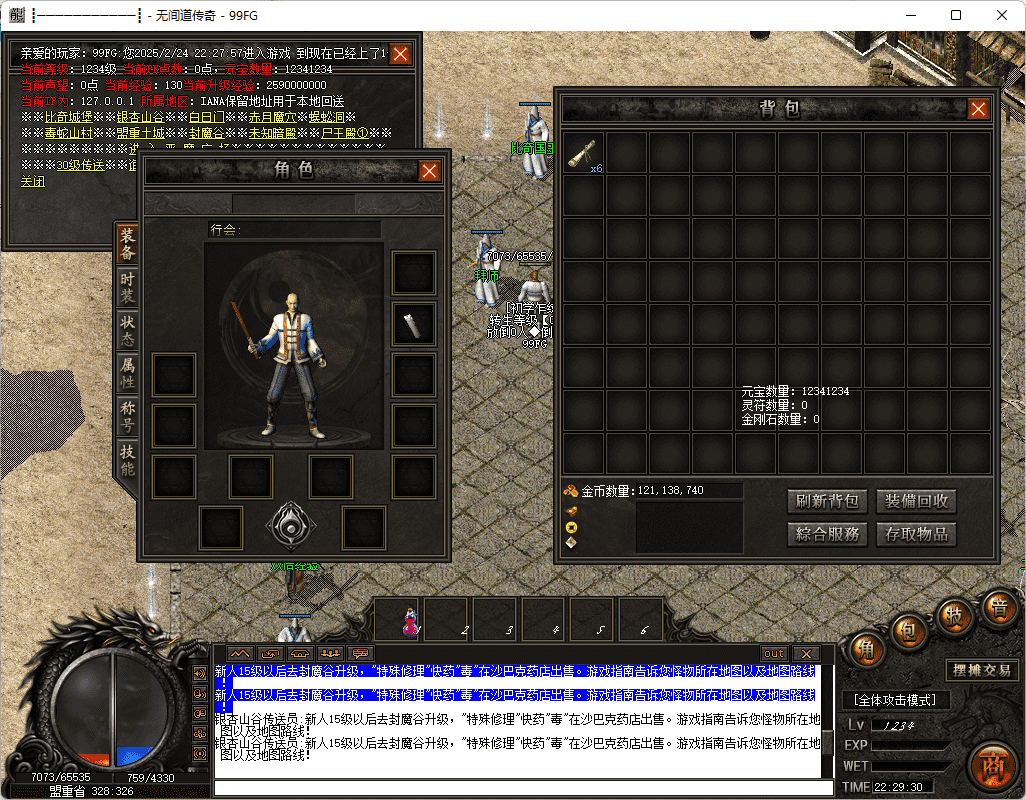1026x800 pixels.
Task: Click the 关闭 link in the notice
Action: 32,182
